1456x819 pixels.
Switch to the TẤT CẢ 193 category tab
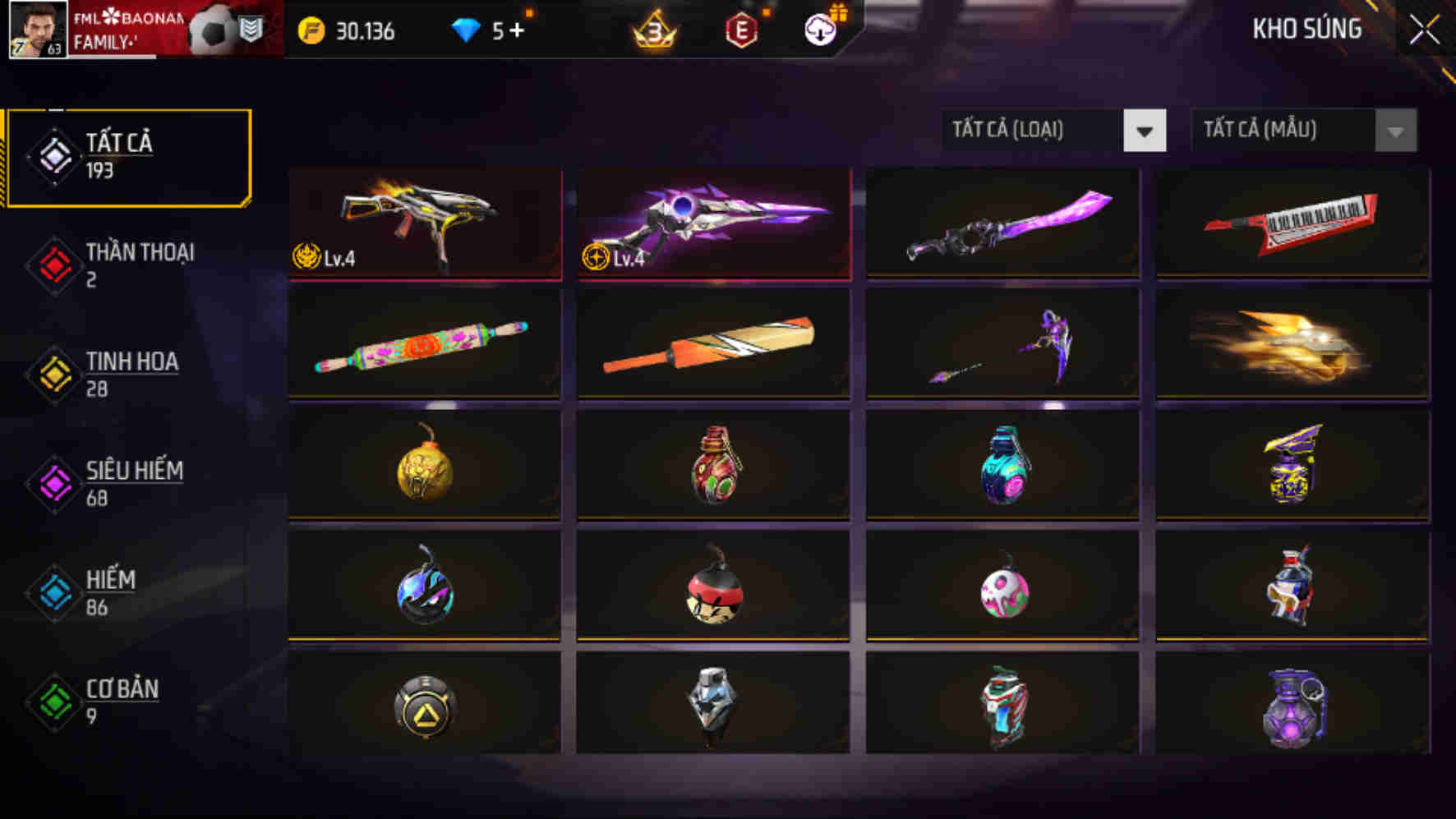coord(123,158)
